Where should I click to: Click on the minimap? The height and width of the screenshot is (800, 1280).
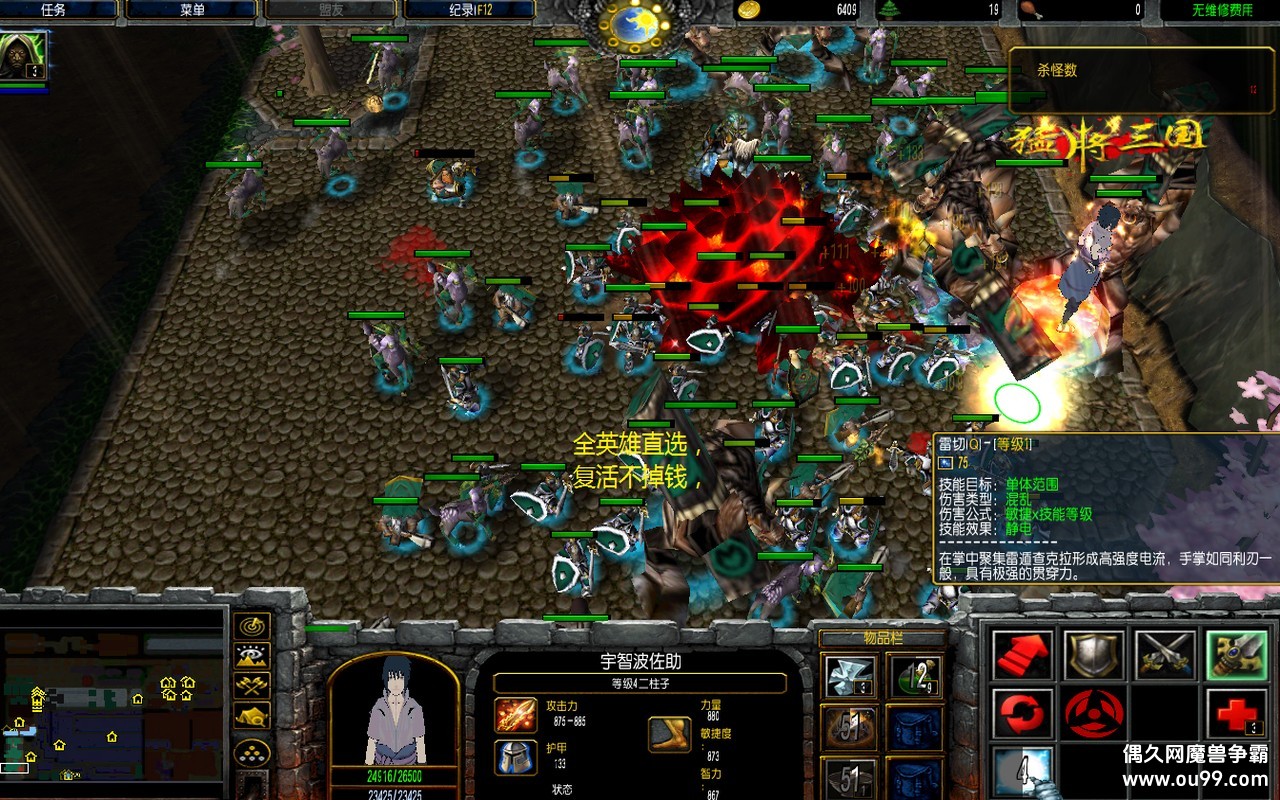(112, 704)
